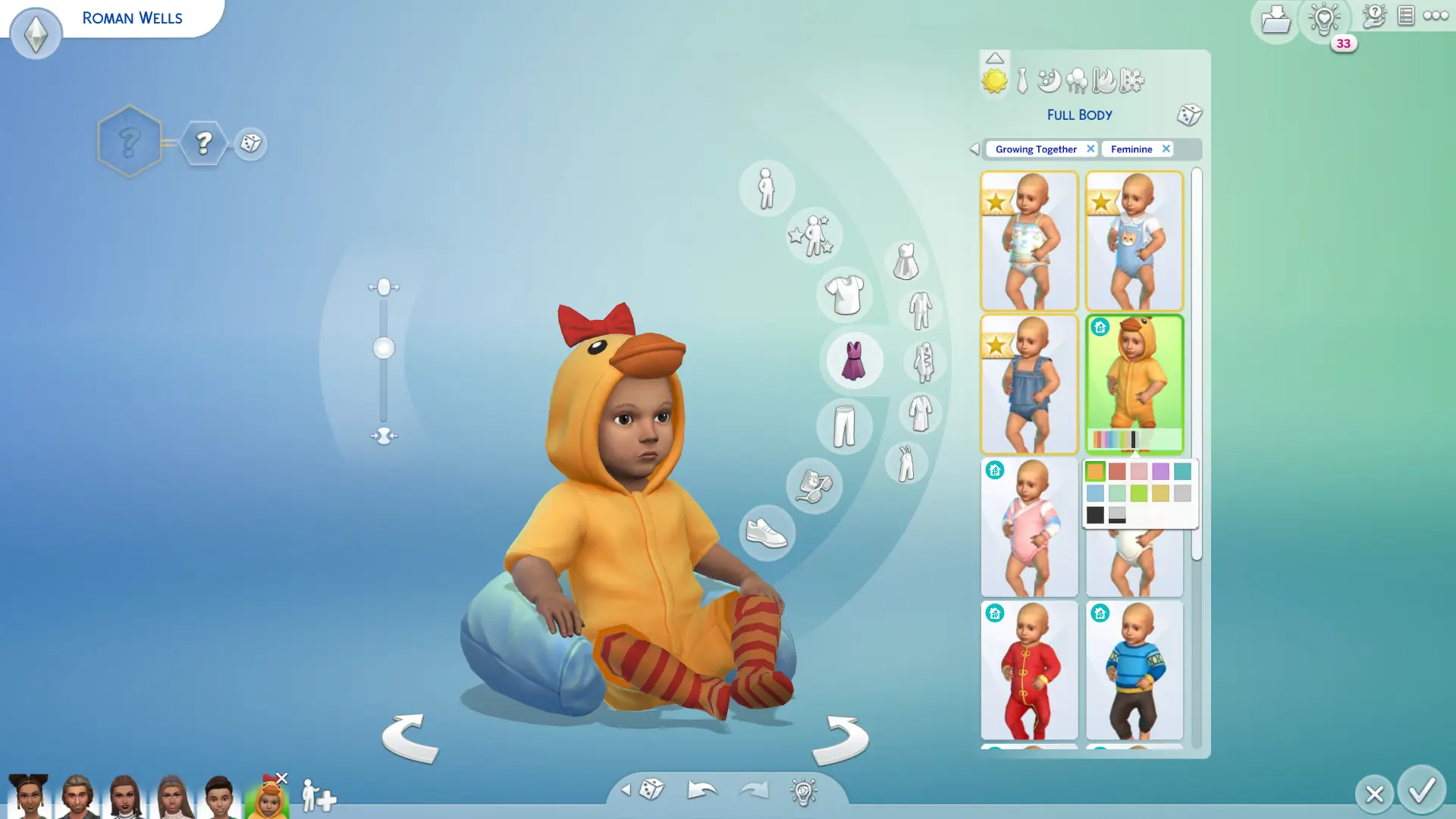Select the orange color swatch

click(1095, 471)
